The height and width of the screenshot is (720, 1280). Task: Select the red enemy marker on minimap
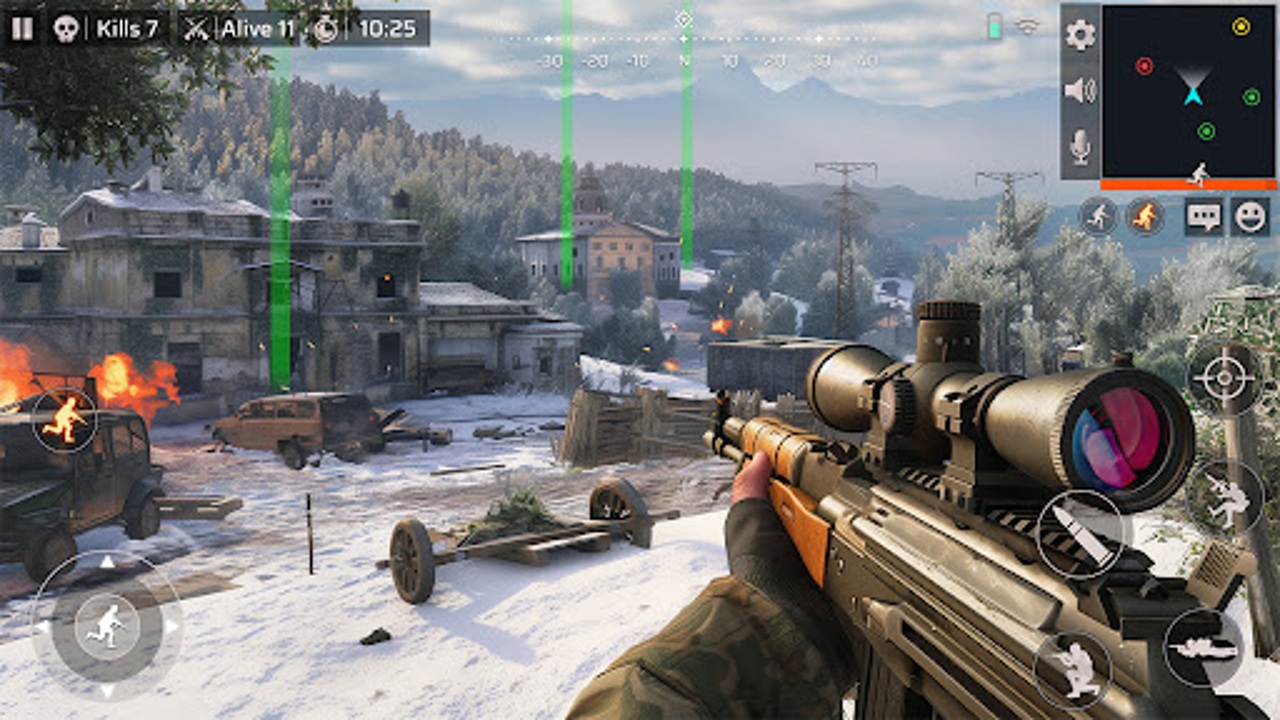coord(1144,66)
